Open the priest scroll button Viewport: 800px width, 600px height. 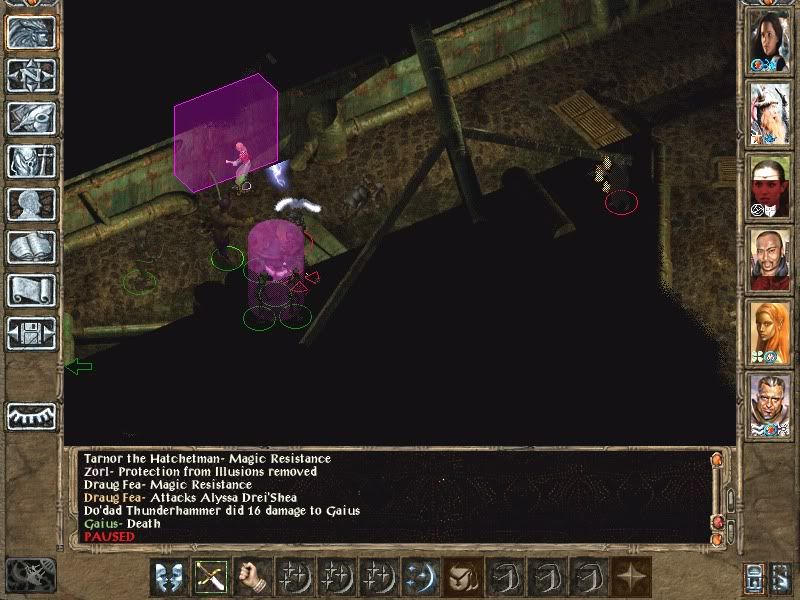pyautogui.click(x=31, y=290)
